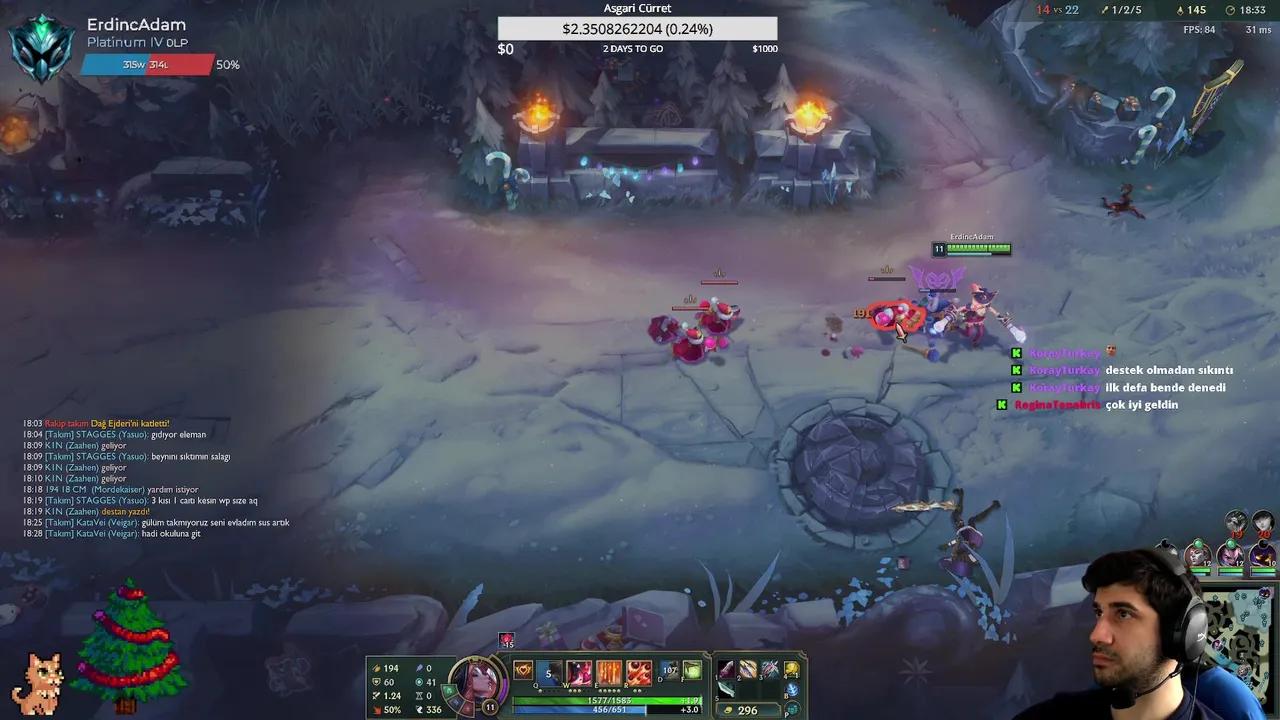Click a skill point pip under the E ability
The image size is (1280, 720).
tap(608, 690)
